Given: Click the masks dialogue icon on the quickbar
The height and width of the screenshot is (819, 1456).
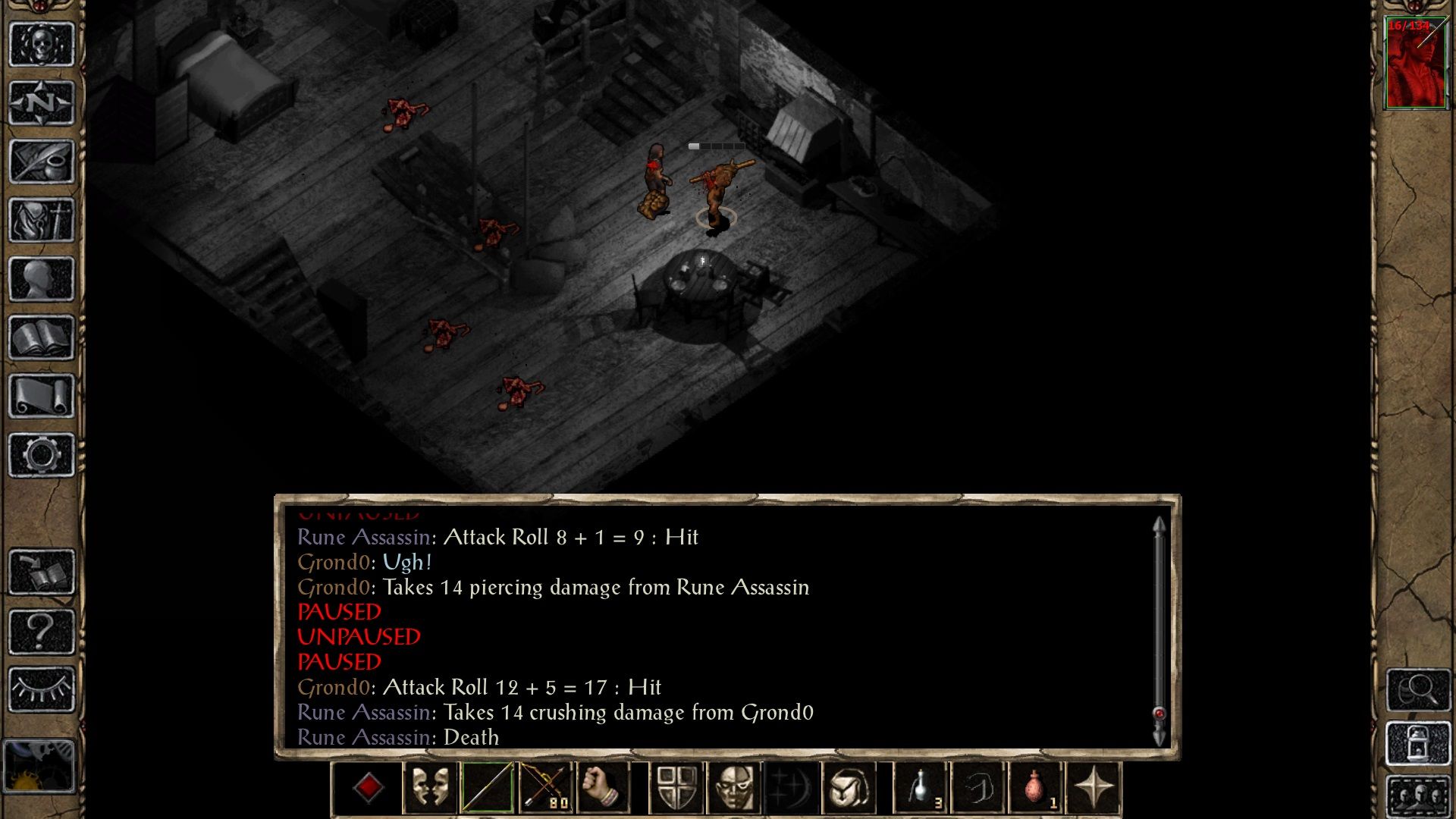Looking at the screenshot, I should click(x=429, y=789).
